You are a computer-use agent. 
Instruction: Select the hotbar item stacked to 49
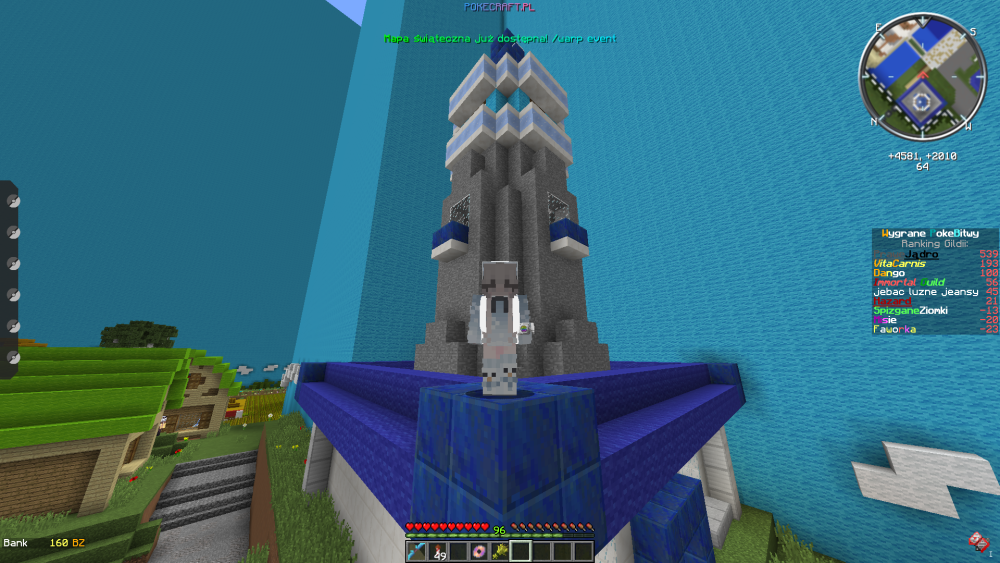point(437,551)
